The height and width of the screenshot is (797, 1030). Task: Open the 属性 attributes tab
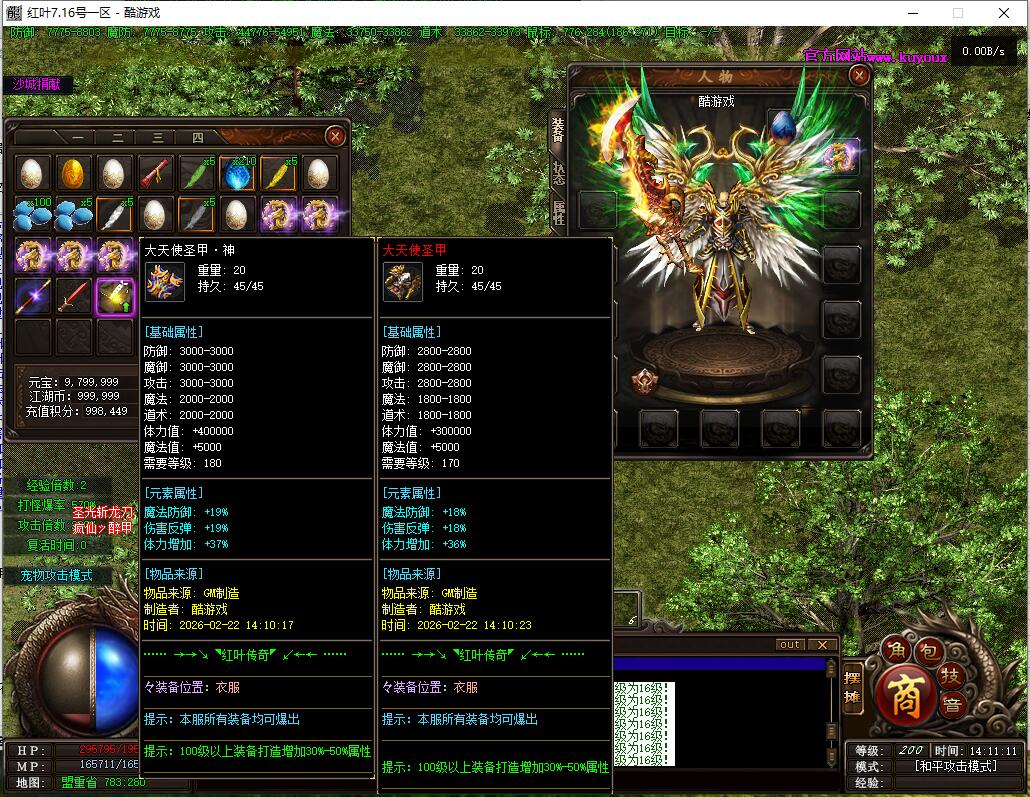point(558,211)
